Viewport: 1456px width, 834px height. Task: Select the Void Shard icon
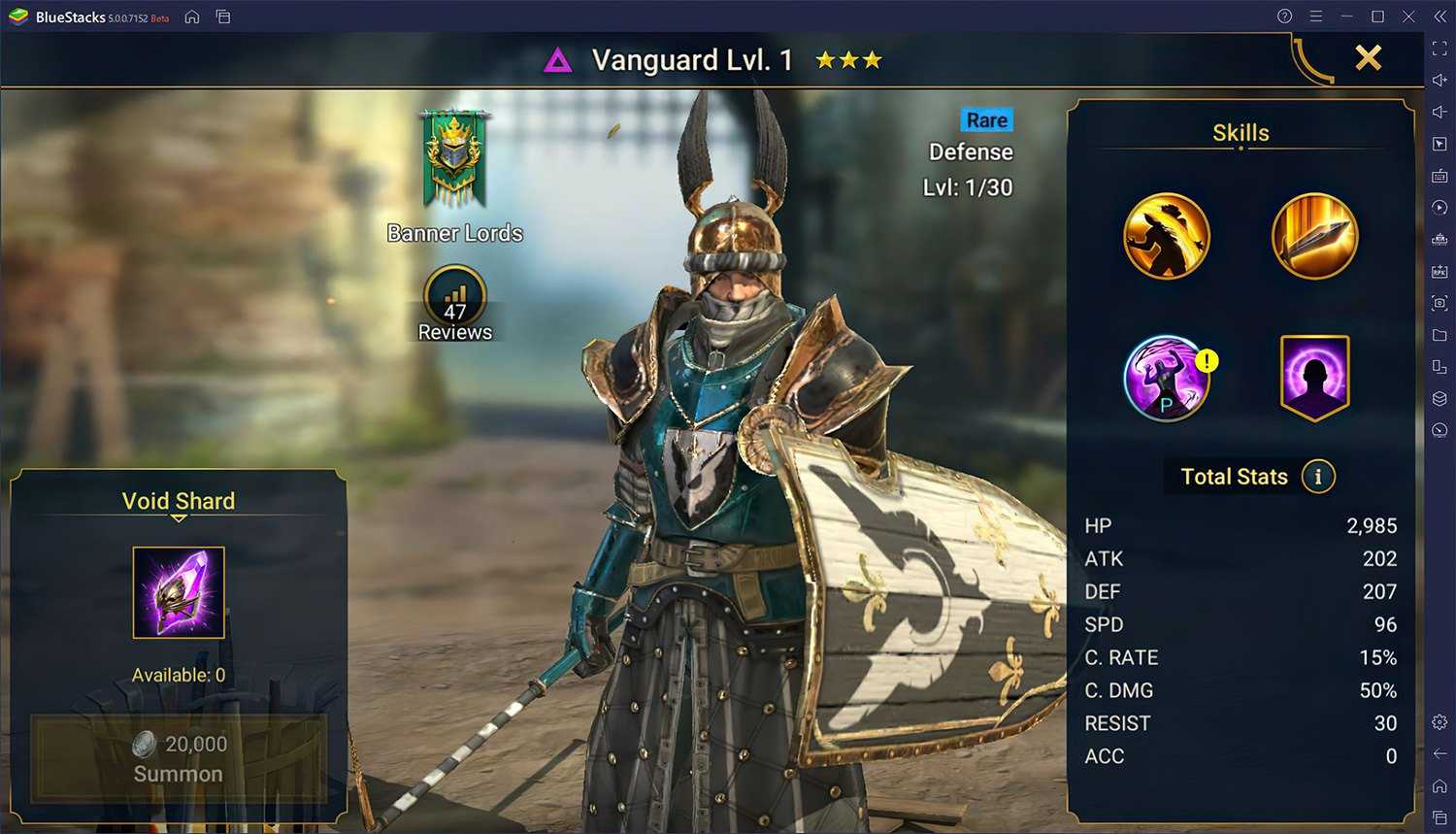tap(179, 592)
